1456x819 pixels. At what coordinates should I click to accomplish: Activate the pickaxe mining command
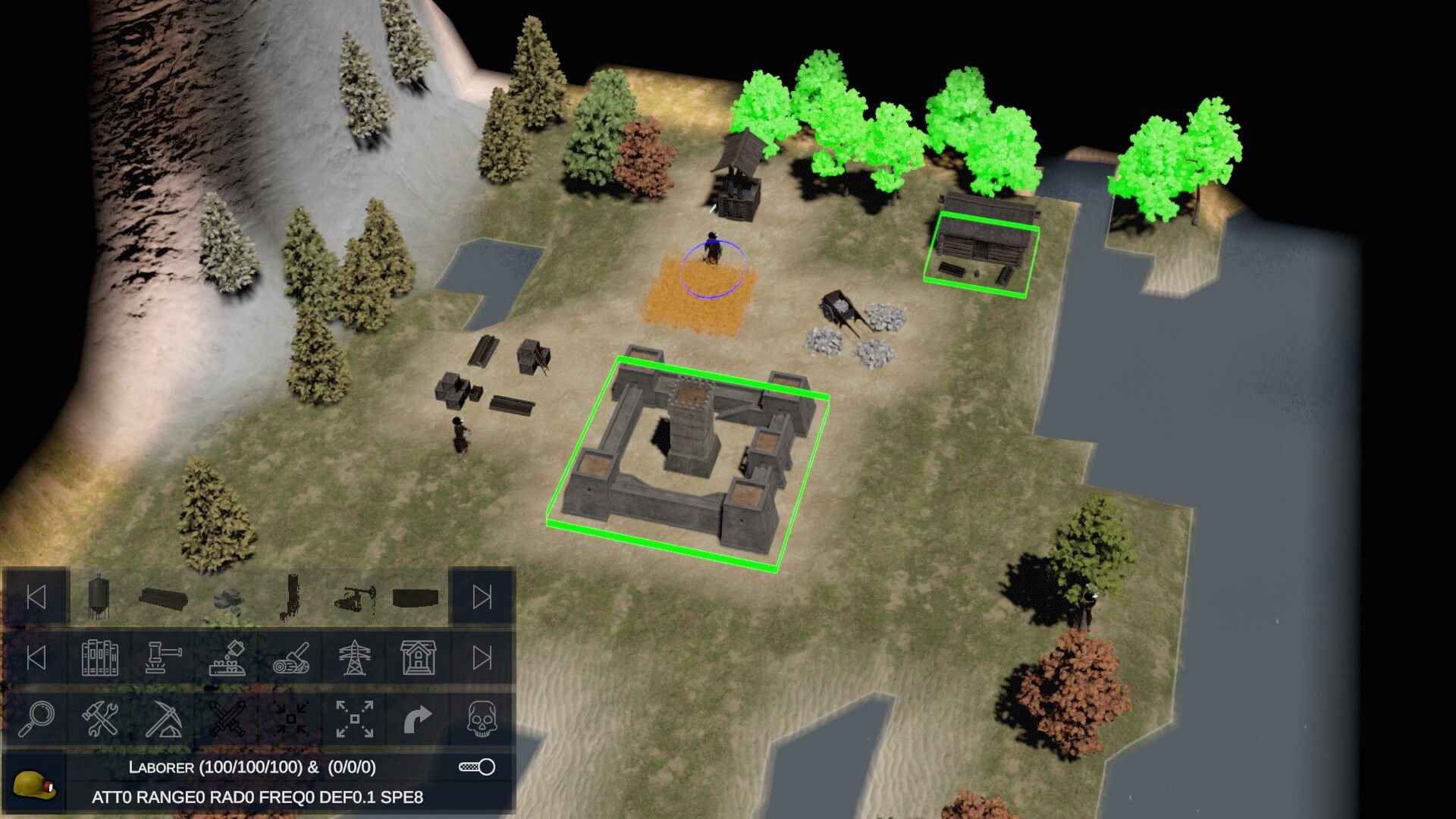tap(163, 718)
